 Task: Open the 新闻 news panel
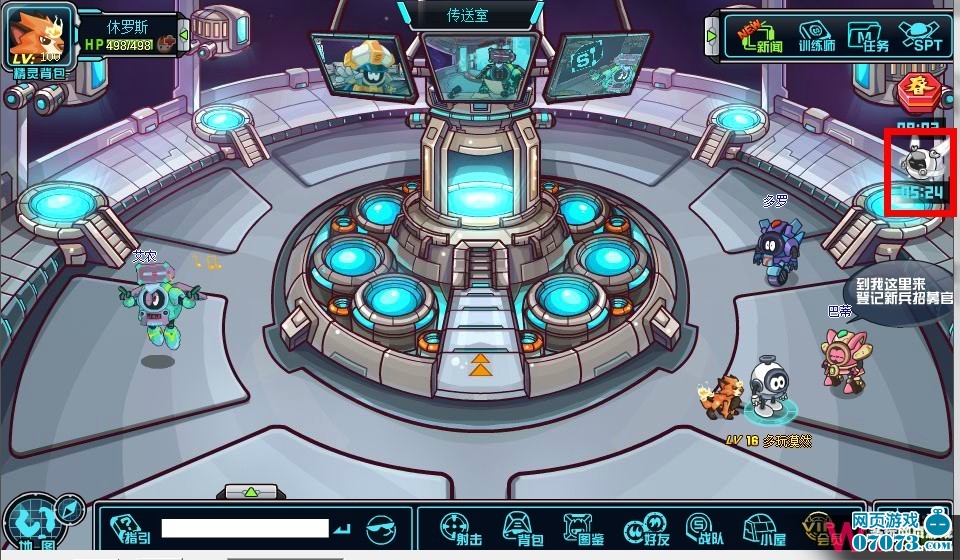[x=766, y=37]
